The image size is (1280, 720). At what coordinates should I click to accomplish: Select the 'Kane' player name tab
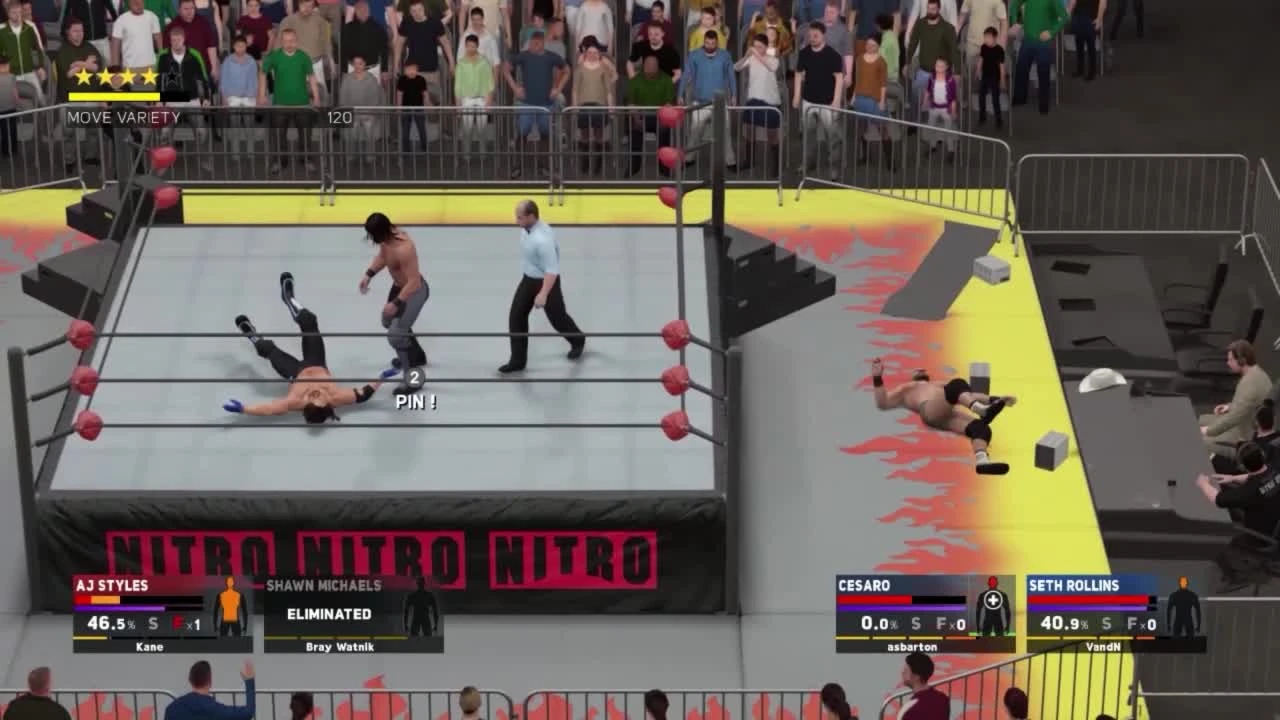click(x=148, y=646)
